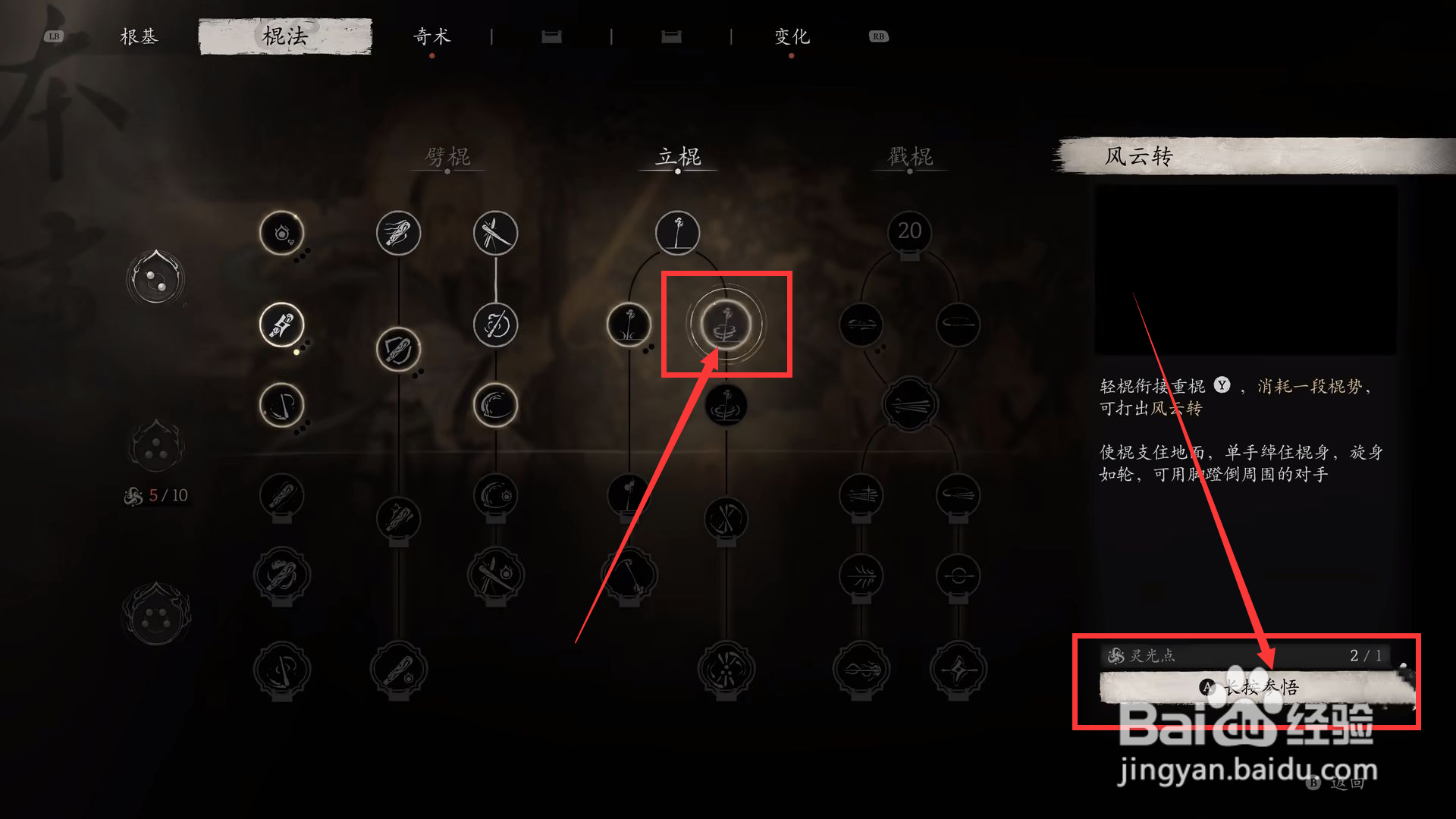Screen dimensions: 1456x819
Task: Select the three-dot talent orb in the sidebar
Action: (x=155, y=447)
